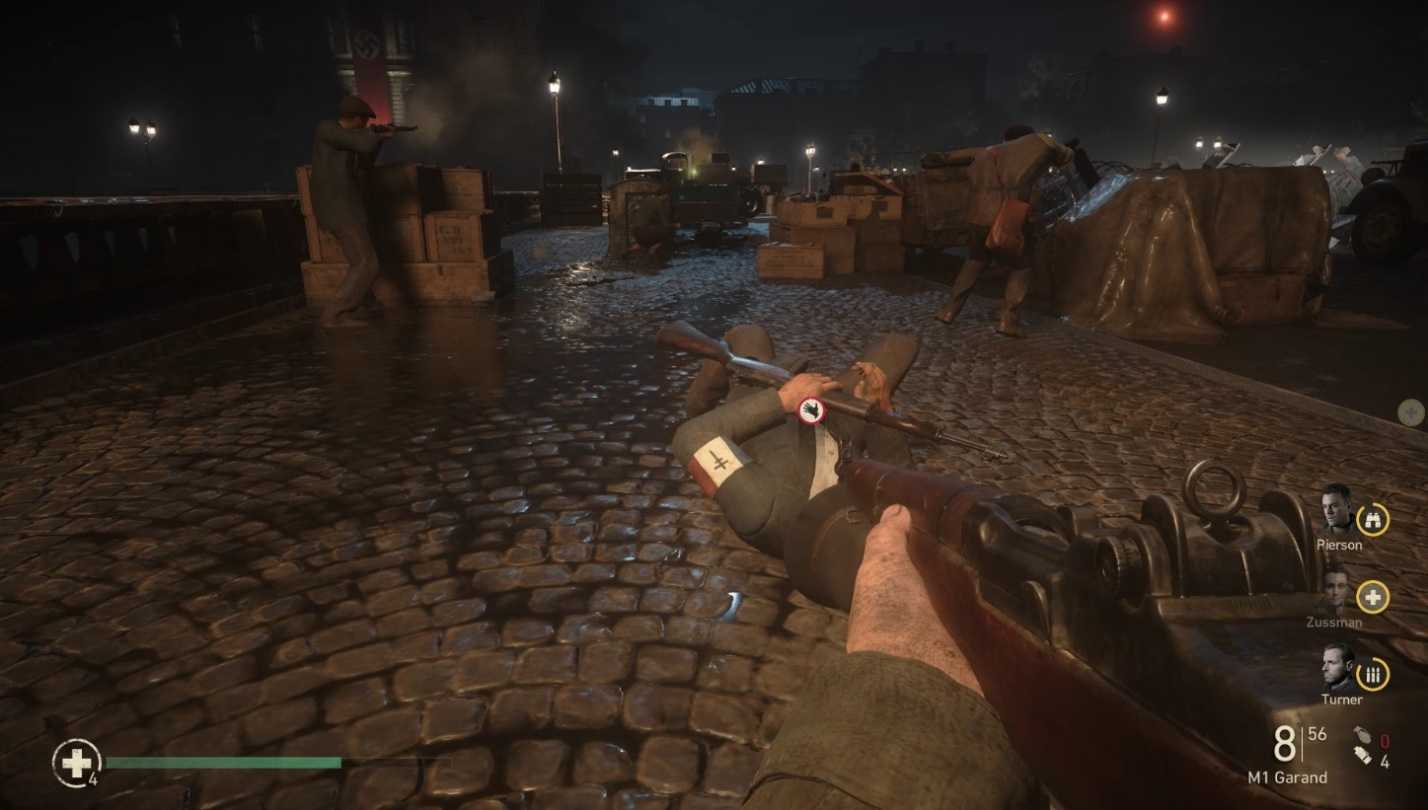1428x810 pixels.
Task: Request a health pack from Zussman's icon
Action: click(1373, 597)
